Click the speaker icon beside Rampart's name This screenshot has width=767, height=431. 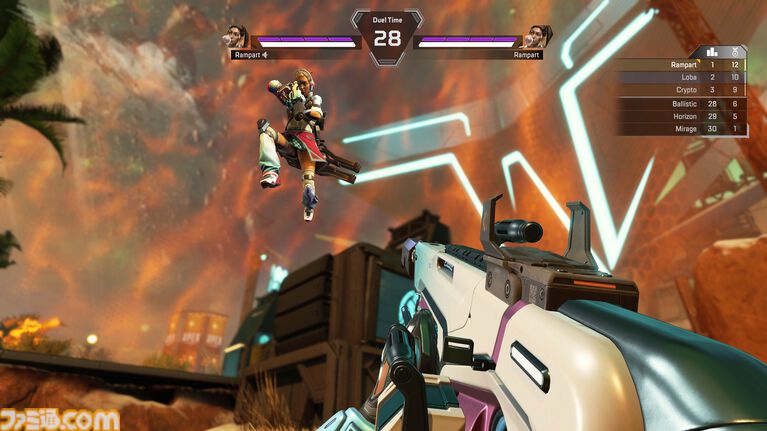point(267,55)
